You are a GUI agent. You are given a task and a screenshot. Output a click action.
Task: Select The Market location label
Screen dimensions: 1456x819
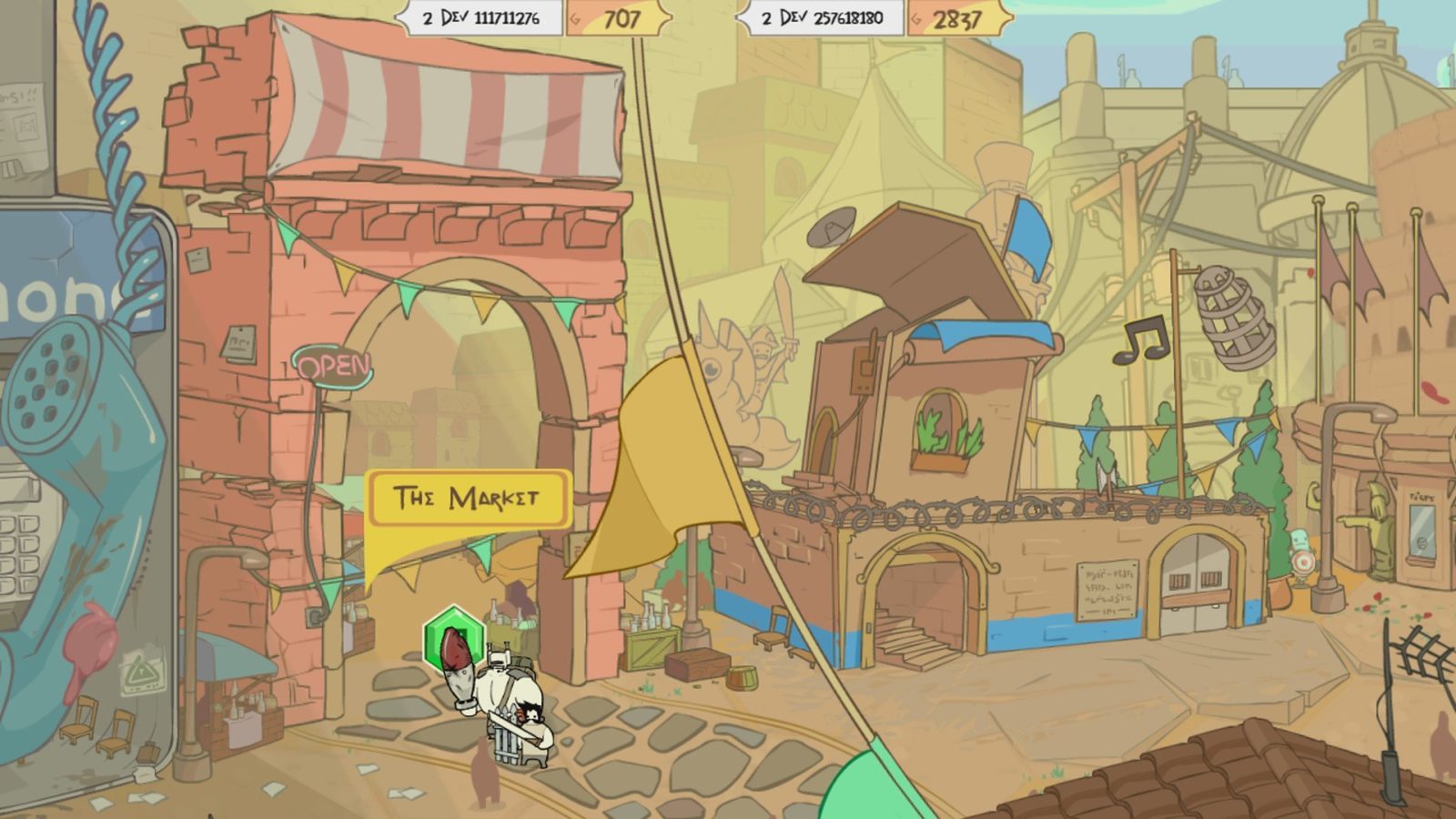click(x=467, y=498)
